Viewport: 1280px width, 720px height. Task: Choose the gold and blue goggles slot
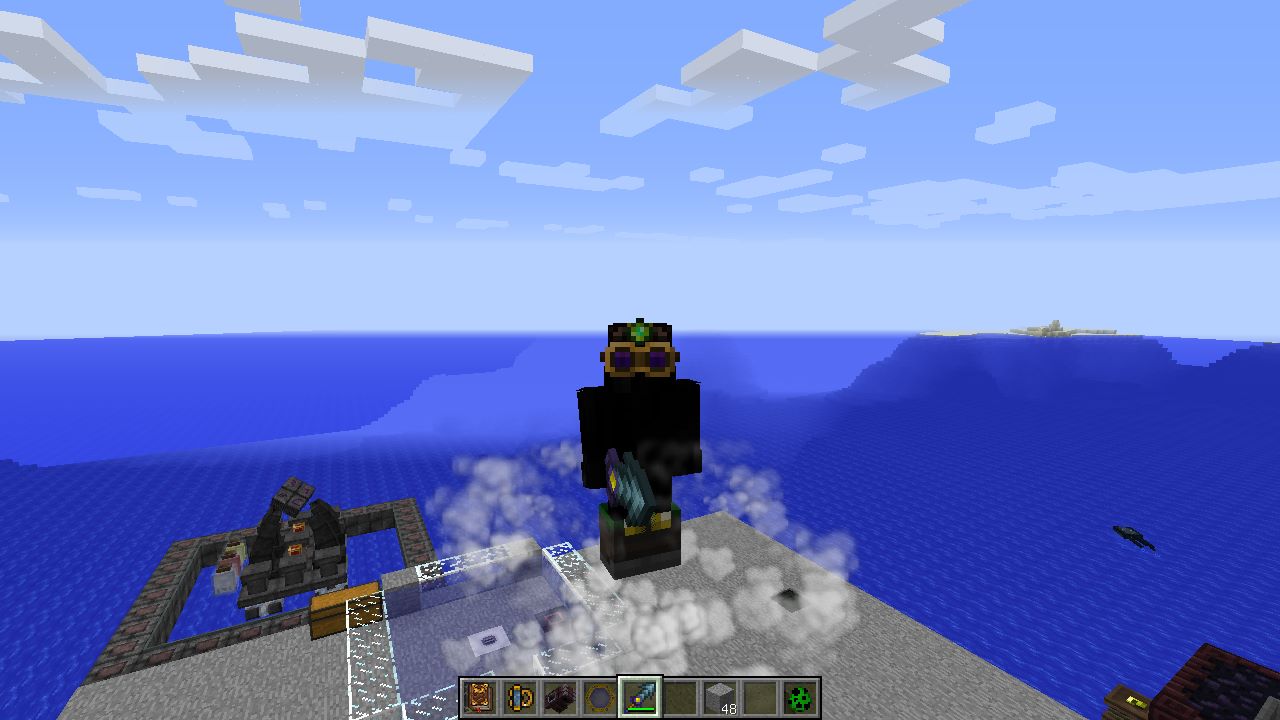click(x=520, y=697)
